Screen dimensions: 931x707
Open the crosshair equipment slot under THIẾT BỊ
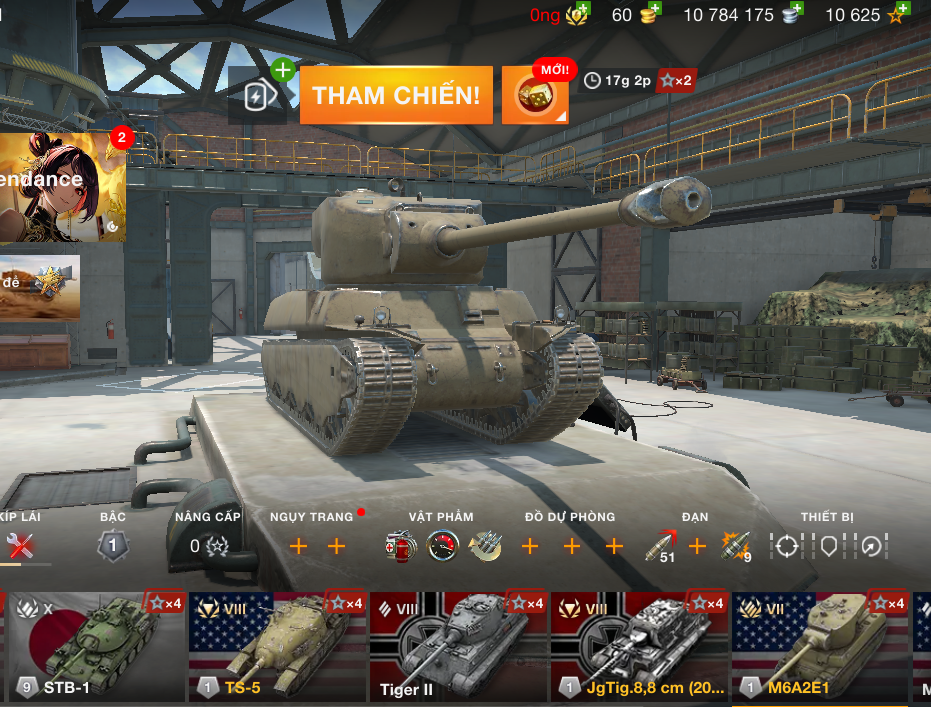[x=787, y=546]
